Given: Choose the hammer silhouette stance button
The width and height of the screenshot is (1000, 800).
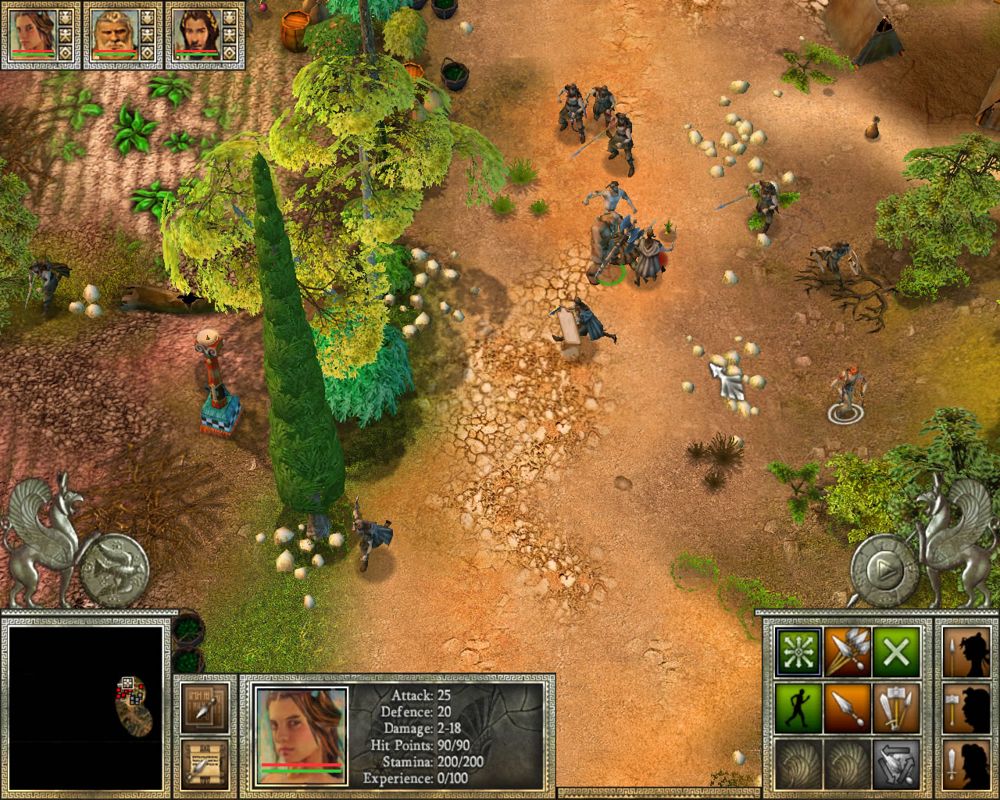Looking at the screenshot, I should (967, 708).
